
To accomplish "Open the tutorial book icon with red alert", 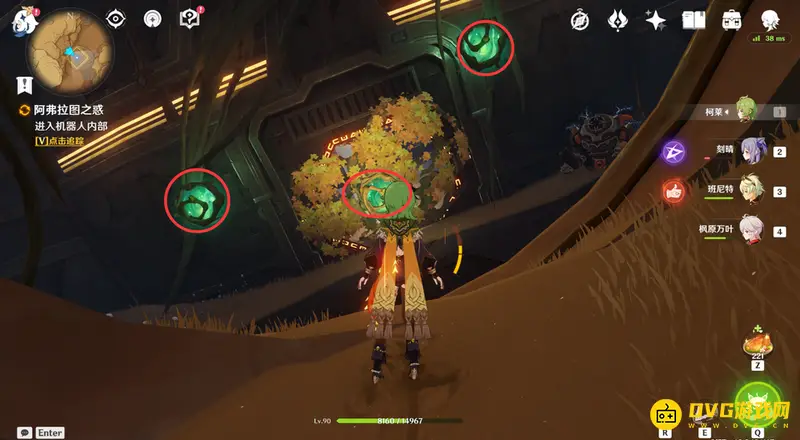I will click(x=189, y=18).
